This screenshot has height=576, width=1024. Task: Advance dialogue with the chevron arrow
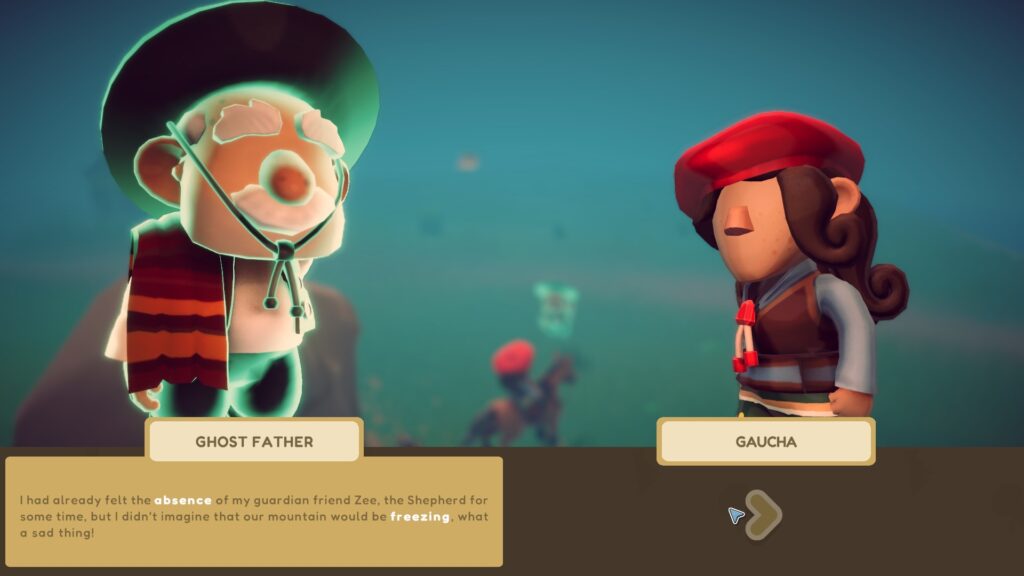765,515
